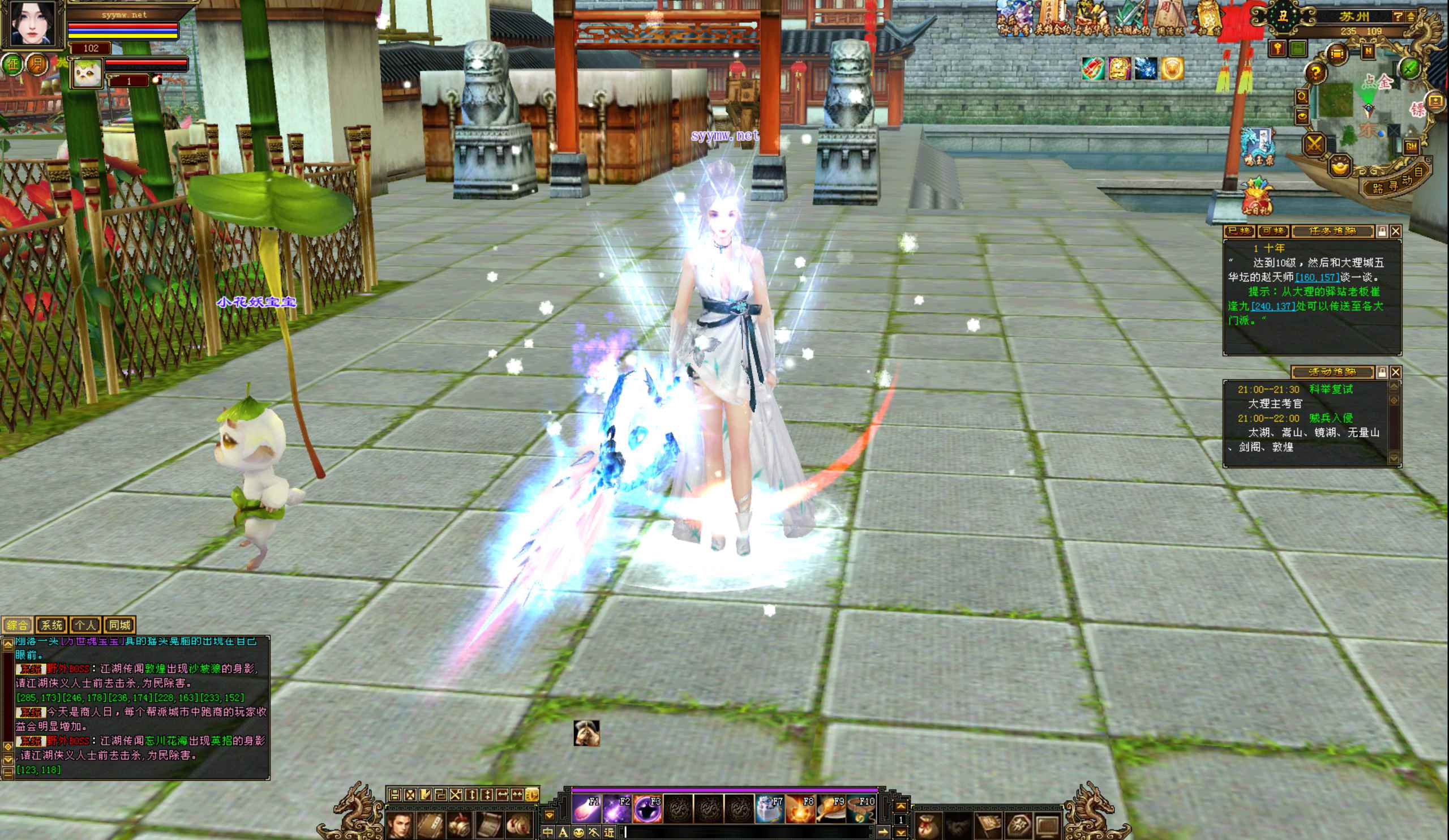Use the F9 roast chicken leg item
Viewport: 1449px width, 840px height.
[x=830, y=809]
